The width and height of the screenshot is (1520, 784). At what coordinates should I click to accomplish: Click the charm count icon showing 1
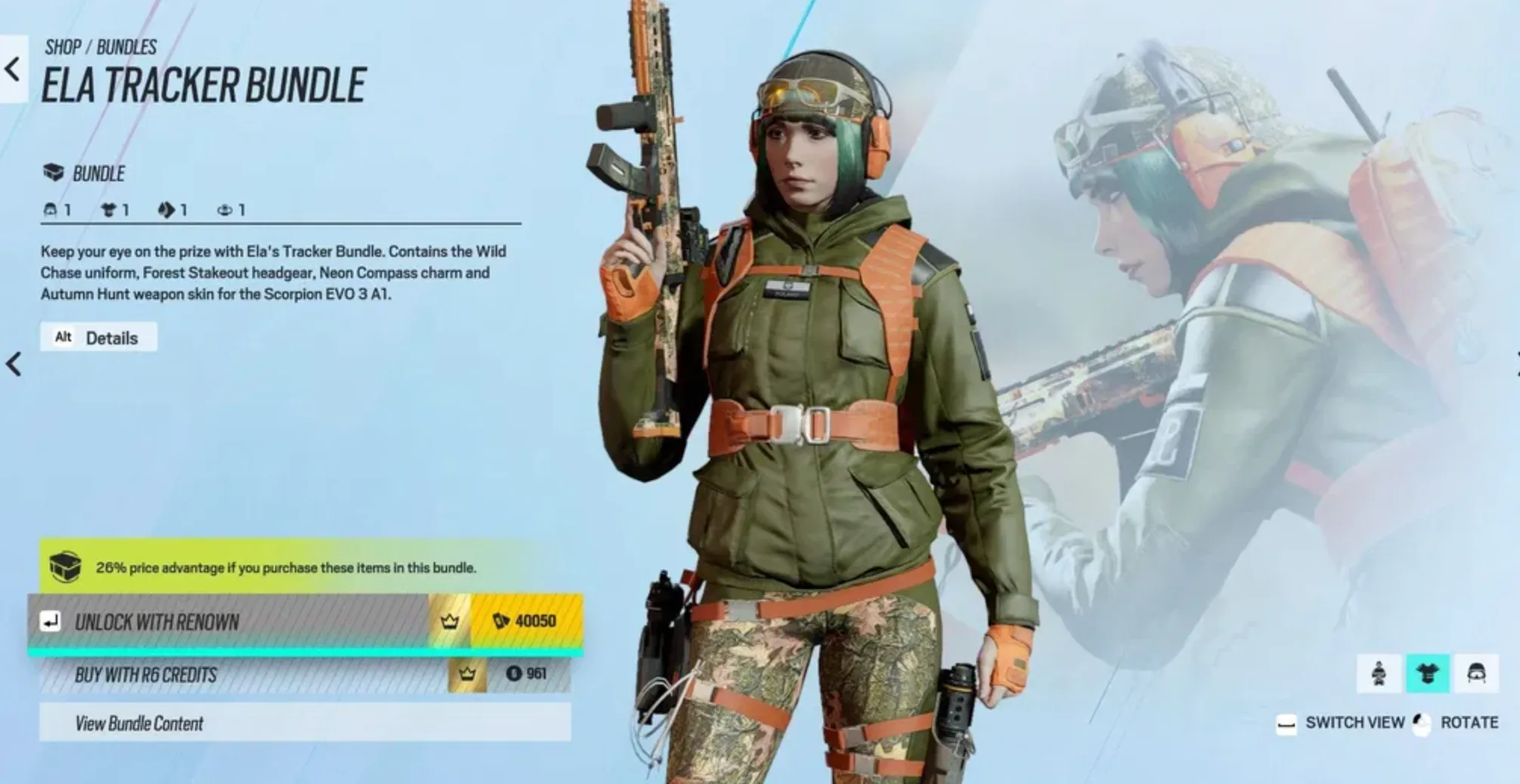[x=224, y=210]
